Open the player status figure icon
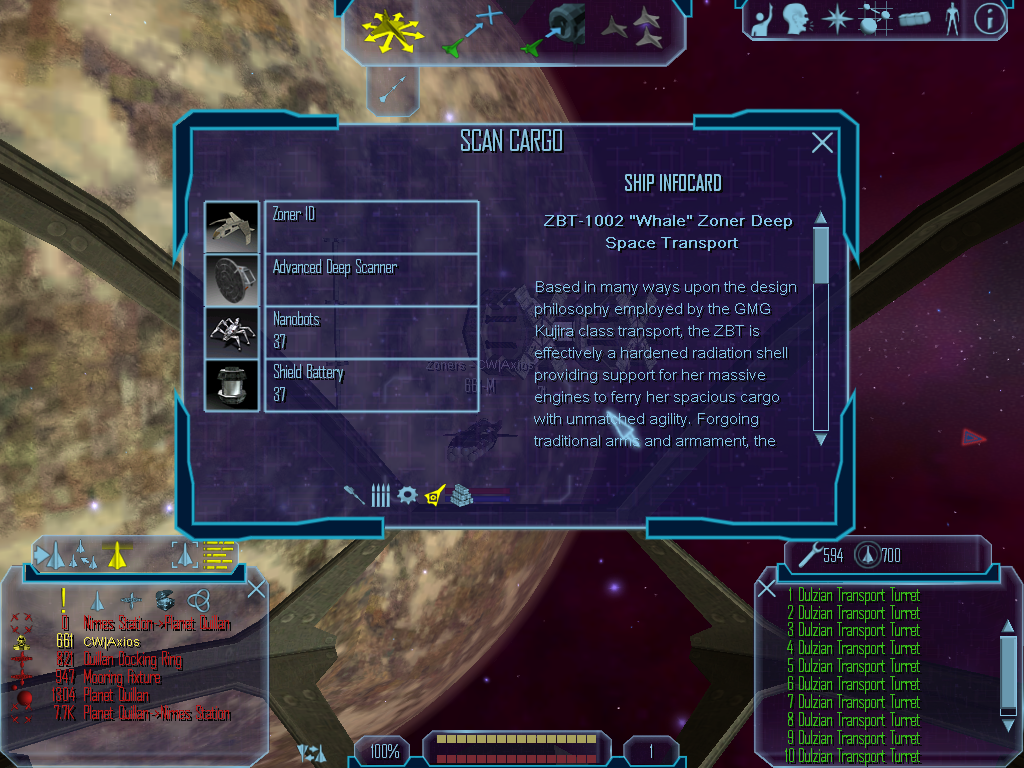Image resolution: width=1024 pixels, height=768 pixels. click(951, 19)
